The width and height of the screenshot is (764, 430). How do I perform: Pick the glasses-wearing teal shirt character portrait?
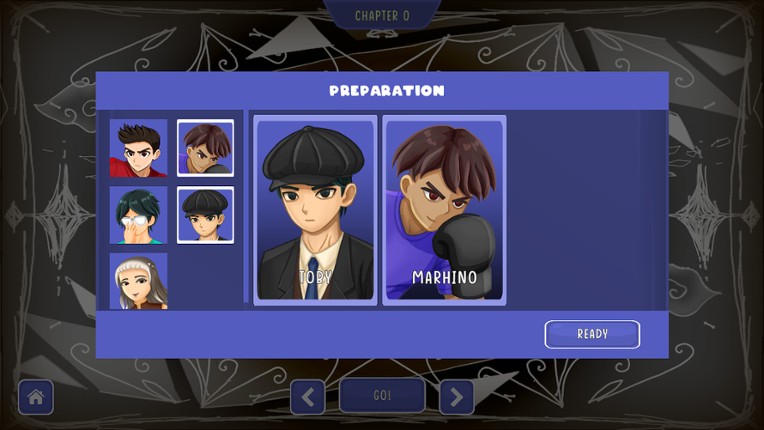138,215
